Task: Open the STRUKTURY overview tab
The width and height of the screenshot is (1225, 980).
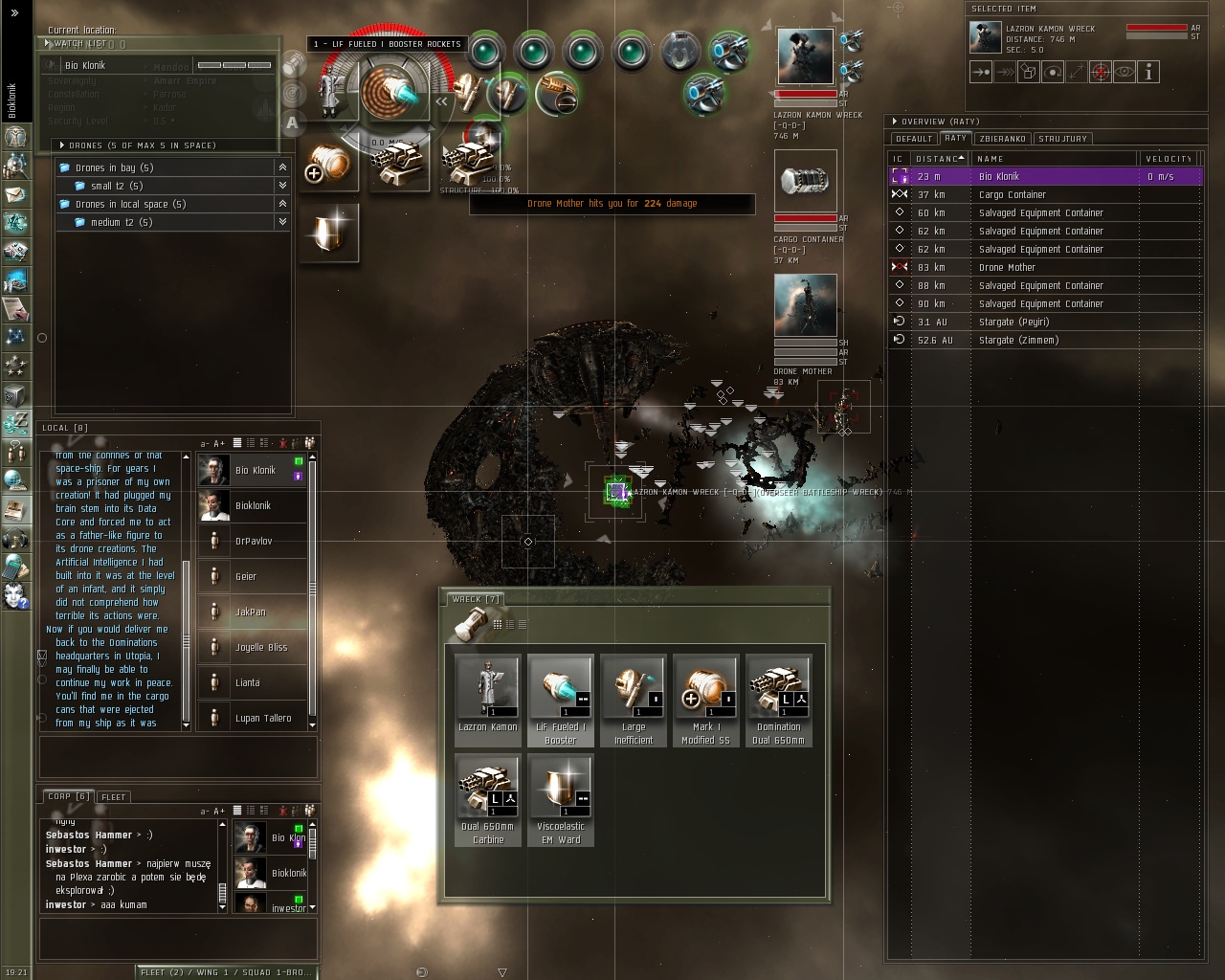Action: pyautogui.click(x=1062, y=139)
